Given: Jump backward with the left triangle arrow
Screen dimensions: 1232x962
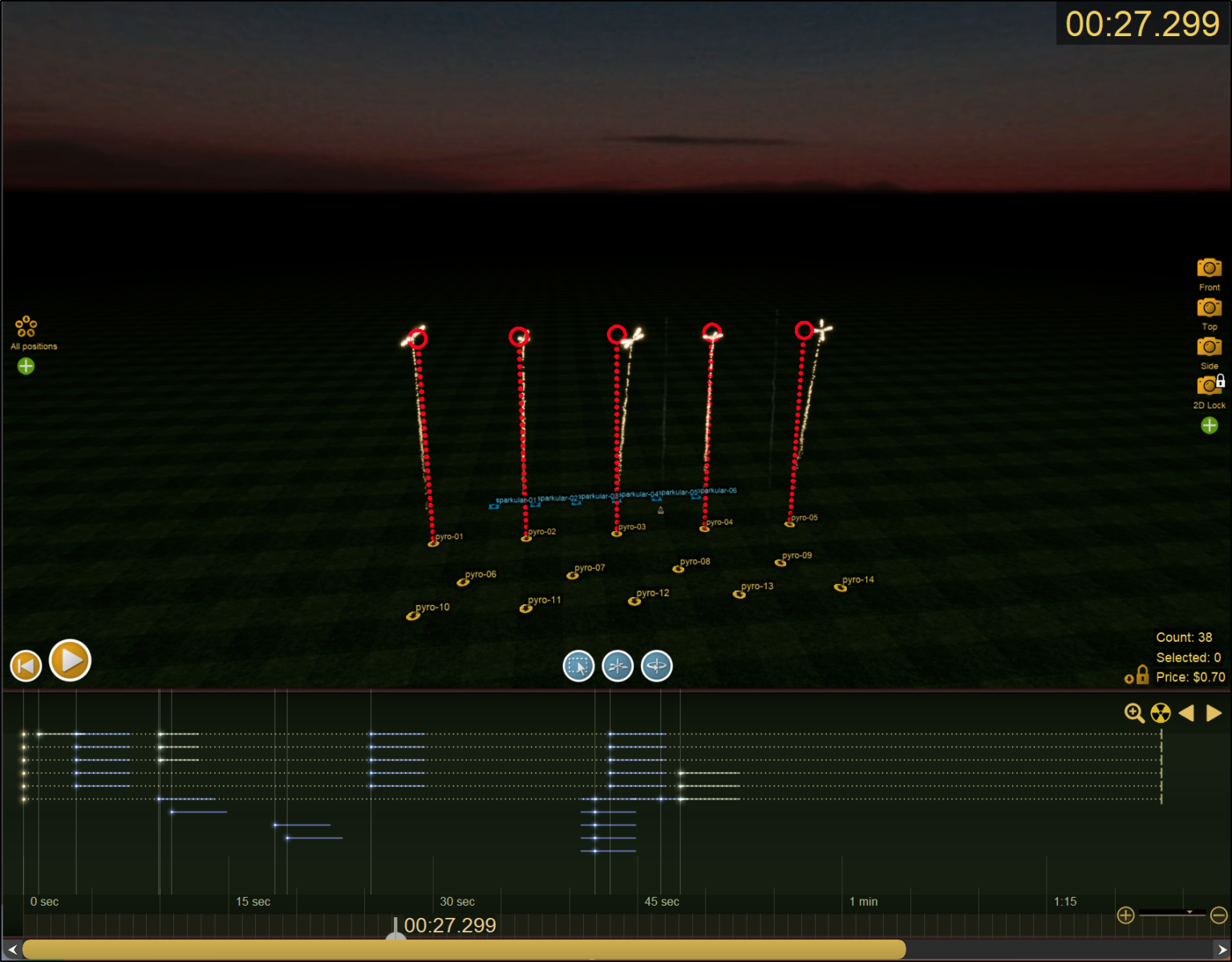Looking at the screenshot, I should [1187, 713].
